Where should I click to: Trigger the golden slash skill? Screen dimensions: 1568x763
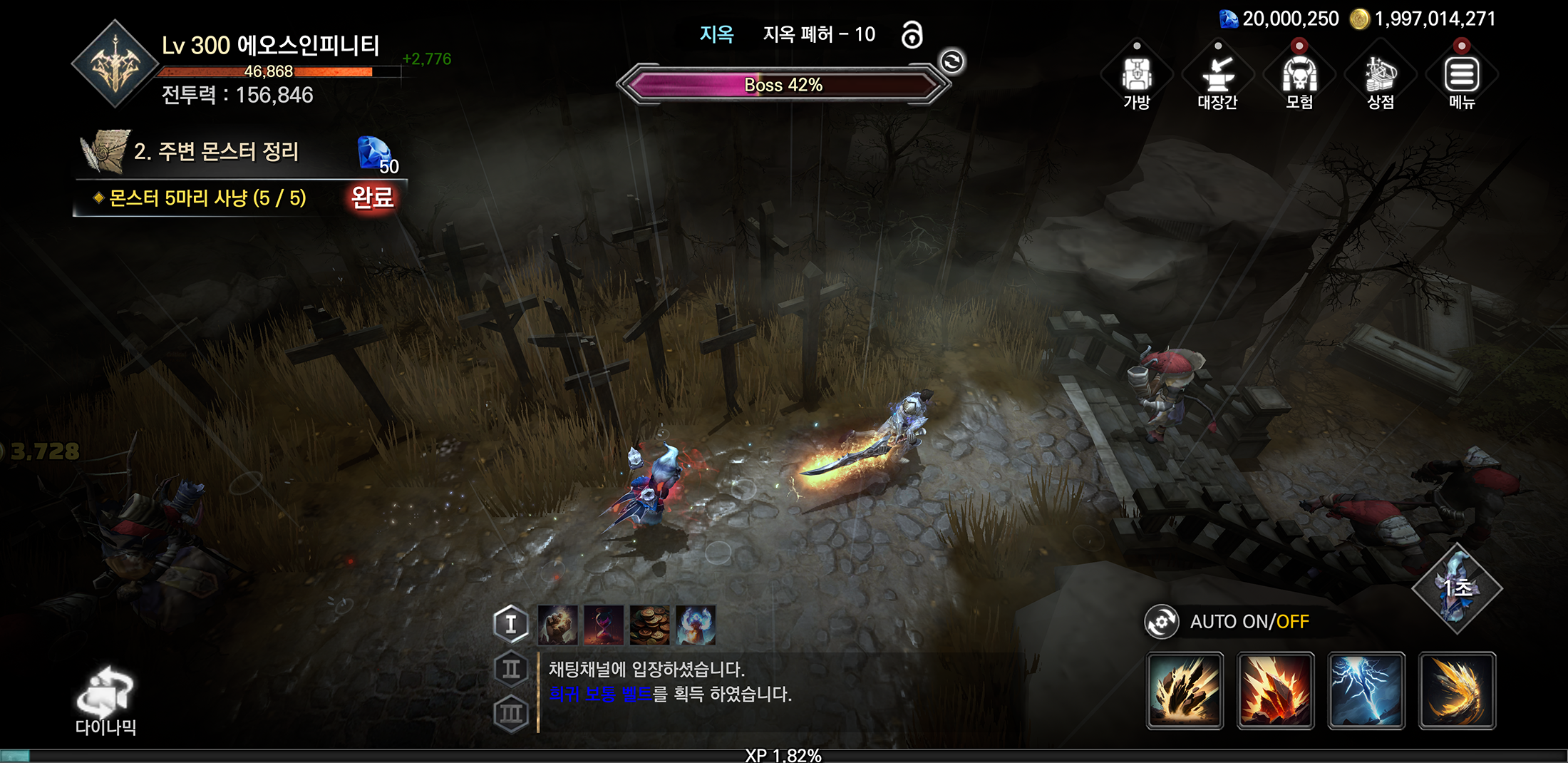click(1458, 690)
